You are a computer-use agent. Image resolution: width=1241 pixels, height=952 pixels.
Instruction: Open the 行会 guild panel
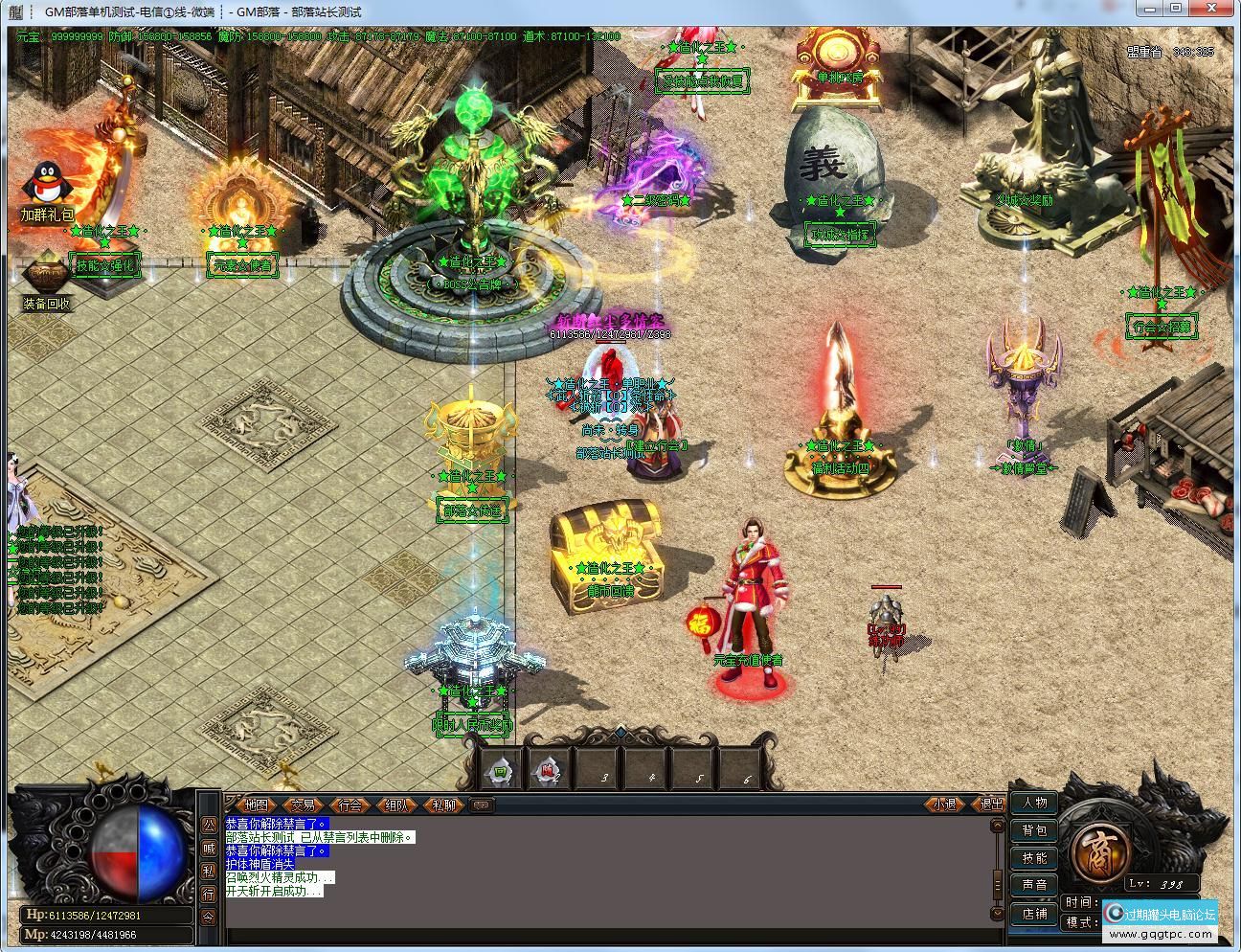pos(350,805)
